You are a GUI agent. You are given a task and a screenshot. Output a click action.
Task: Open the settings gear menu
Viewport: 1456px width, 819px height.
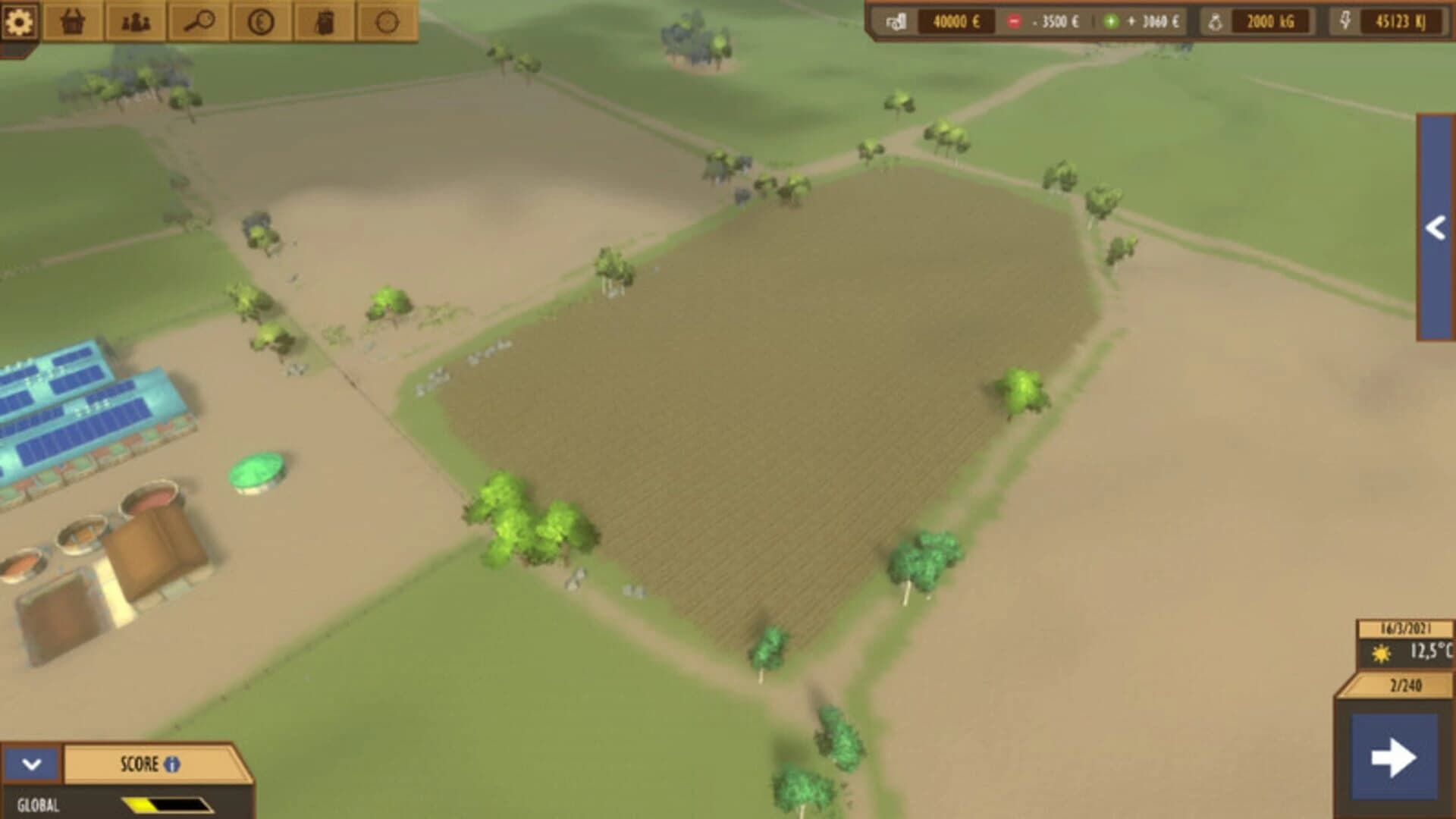[20, 20]
